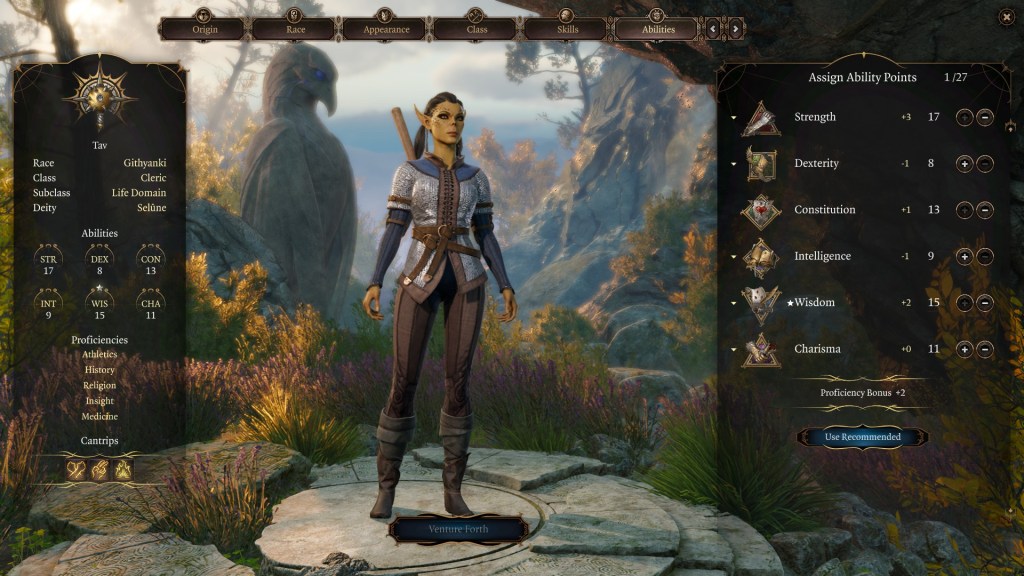The image size is (1024, 576).
Task: Confirm character with Venture Forth
Action: click(x=459, y=529)
